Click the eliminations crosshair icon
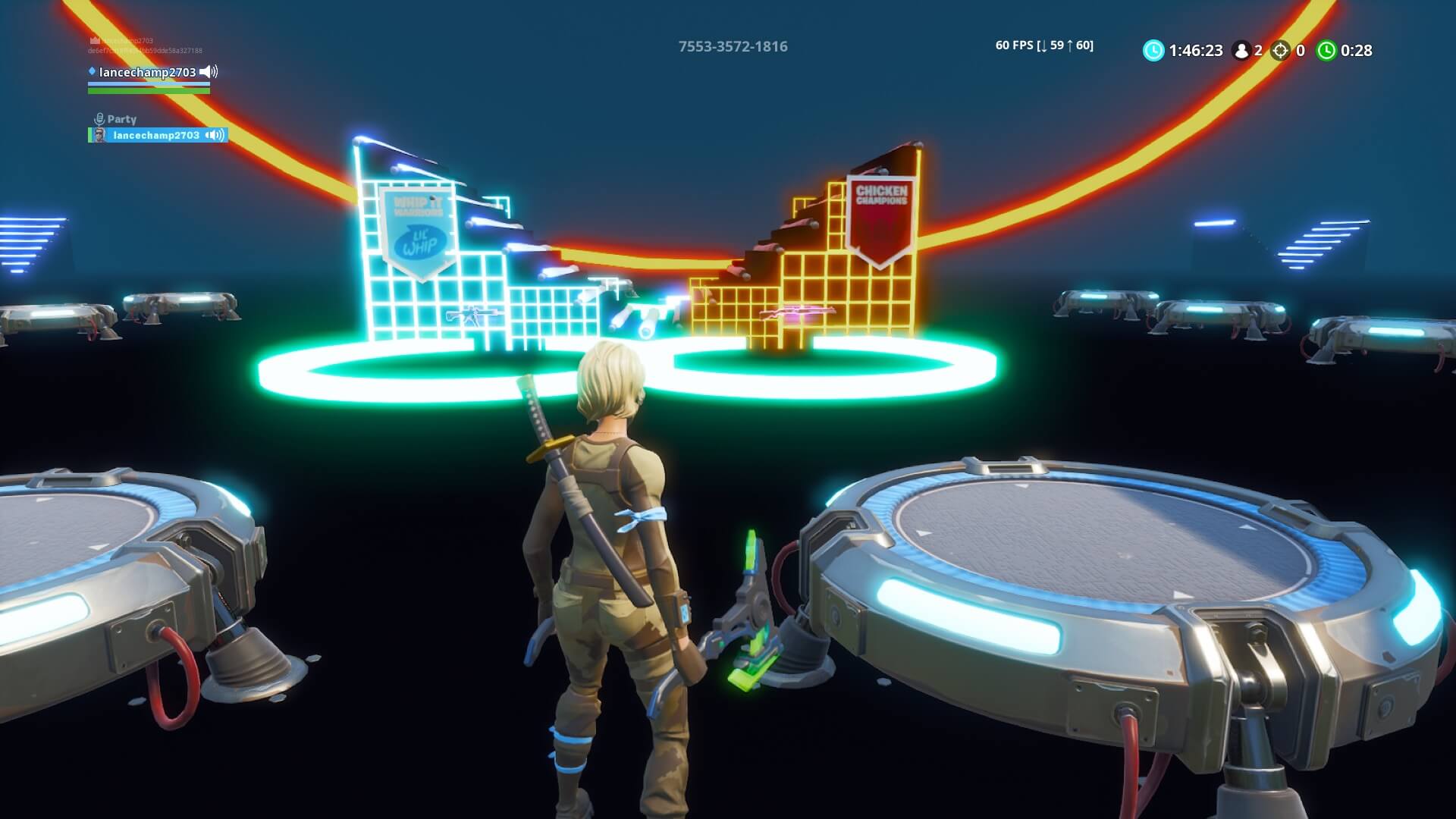The height and width of the screenshot is (819, 1456). point(1280,50)
